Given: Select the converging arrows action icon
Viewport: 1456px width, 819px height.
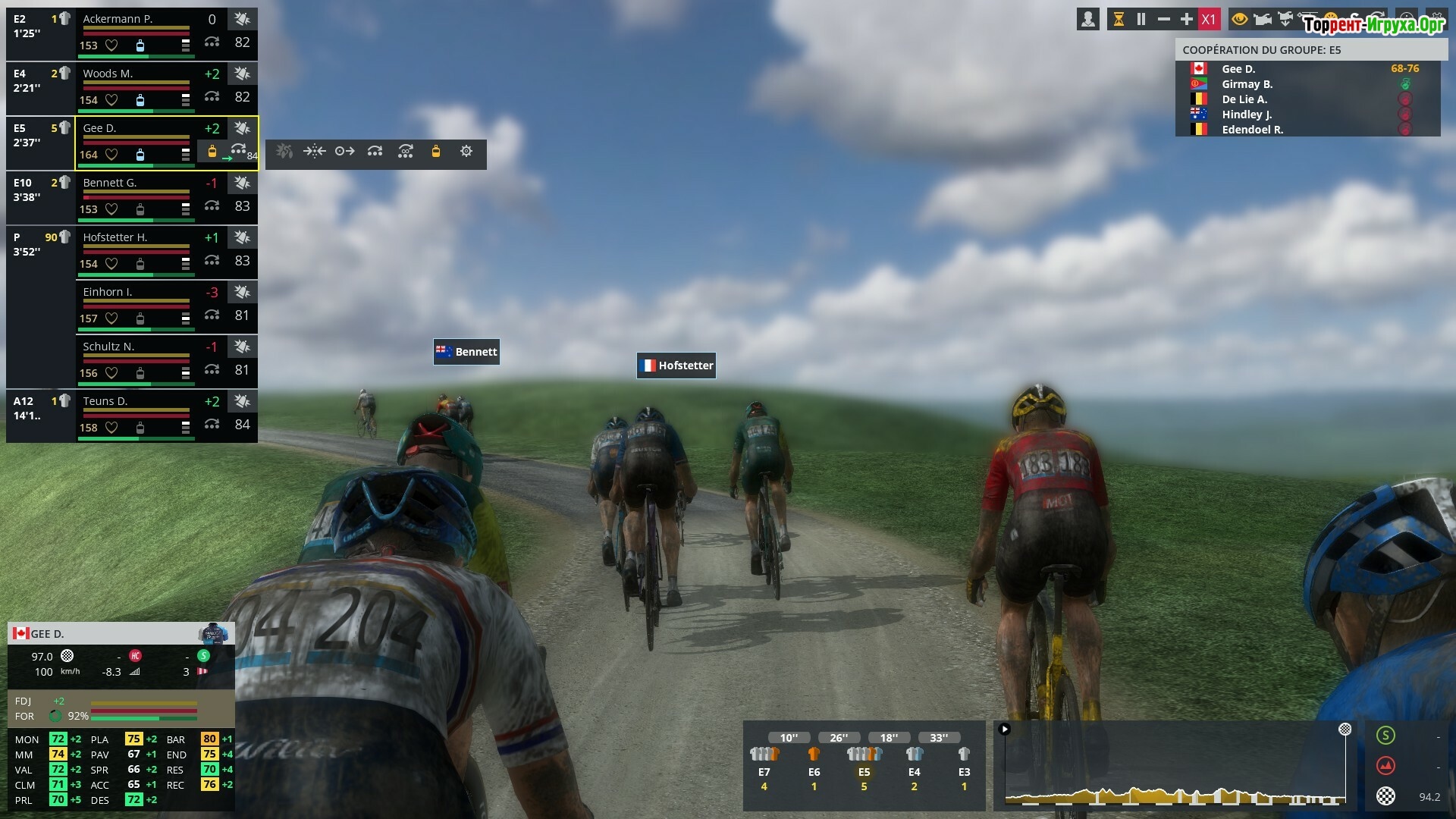Looking at the screenshot, I should pyautogui.click(x=315, y=152).
